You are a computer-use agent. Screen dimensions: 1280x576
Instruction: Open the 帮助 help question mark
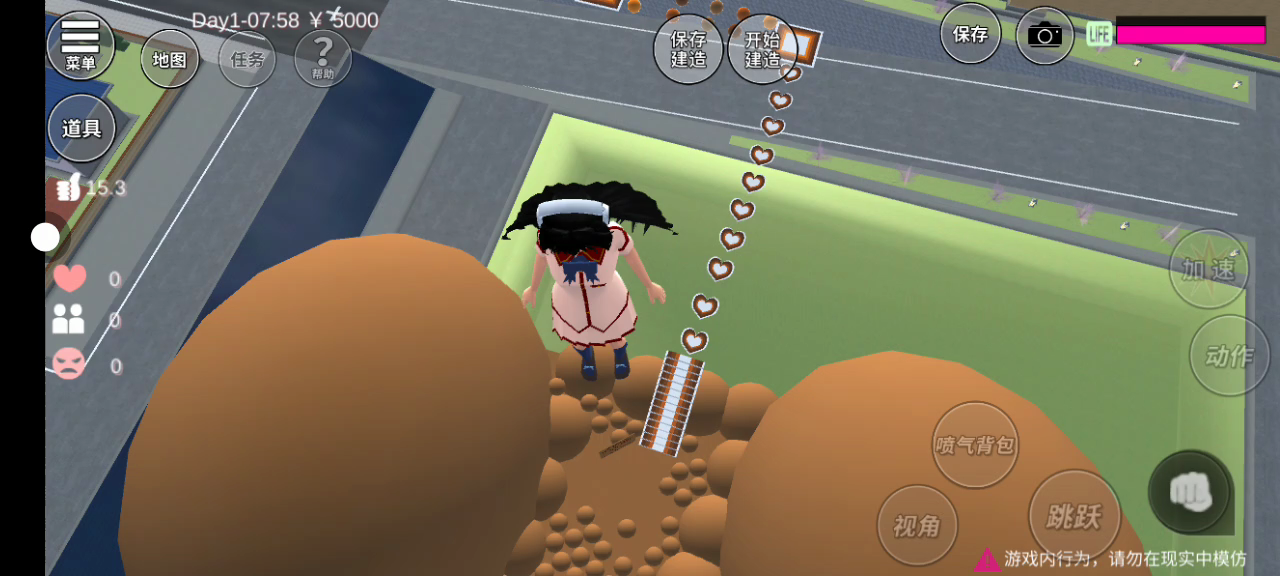pos(322,58)
